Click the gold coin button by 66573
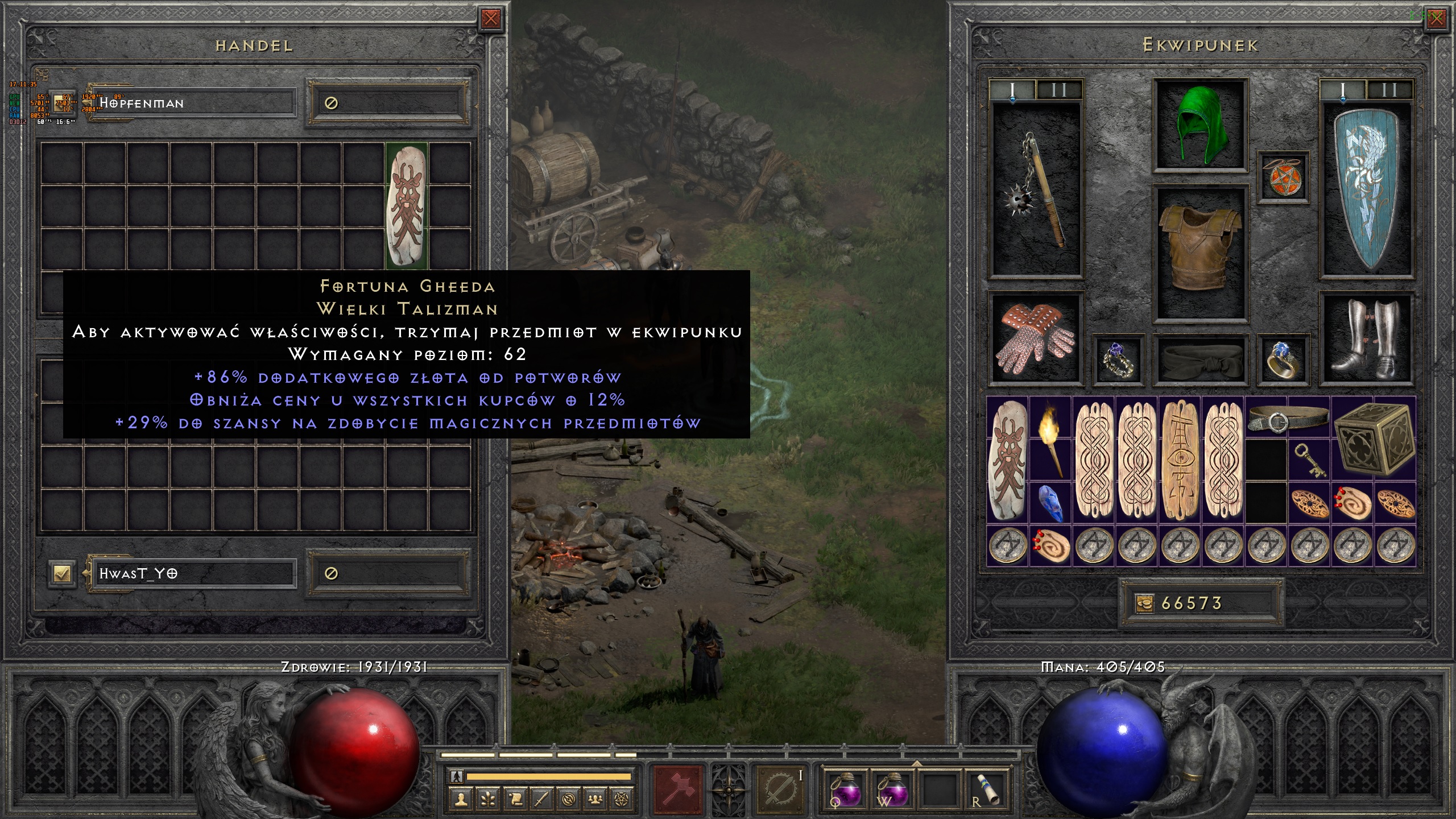The width and height of the screenshot is (1456, 819). pyautogui.click(x=1144, y=603)
